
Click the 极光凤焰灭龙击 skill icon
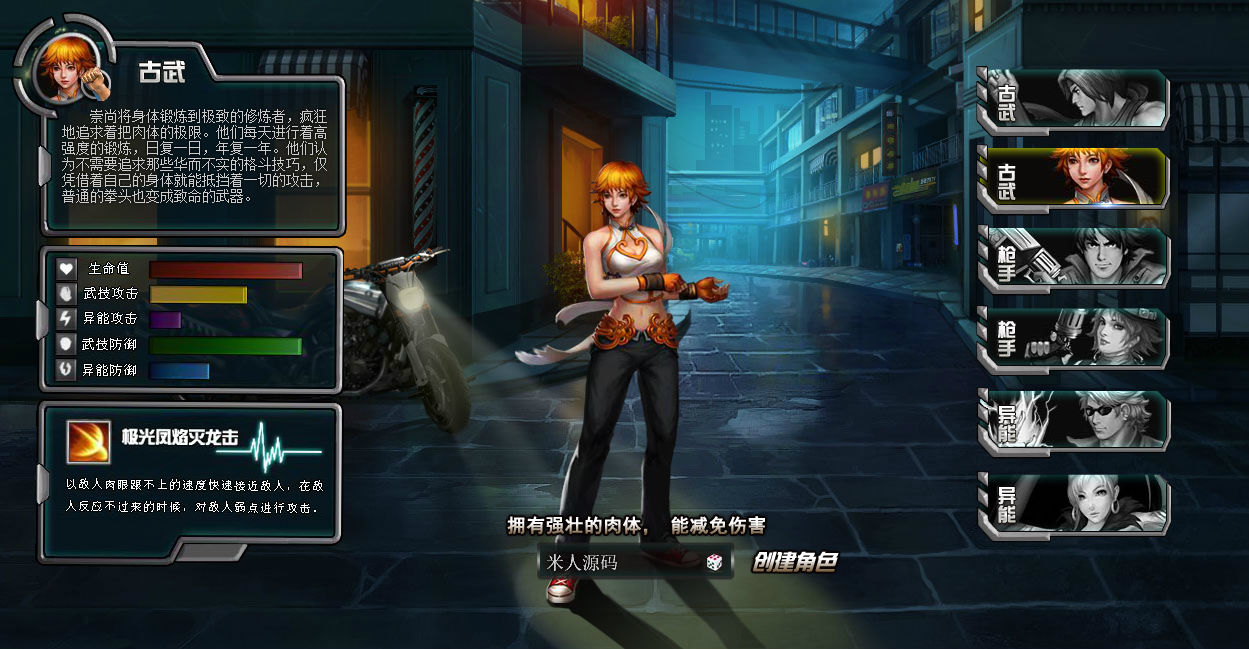[x=88, y=441]
